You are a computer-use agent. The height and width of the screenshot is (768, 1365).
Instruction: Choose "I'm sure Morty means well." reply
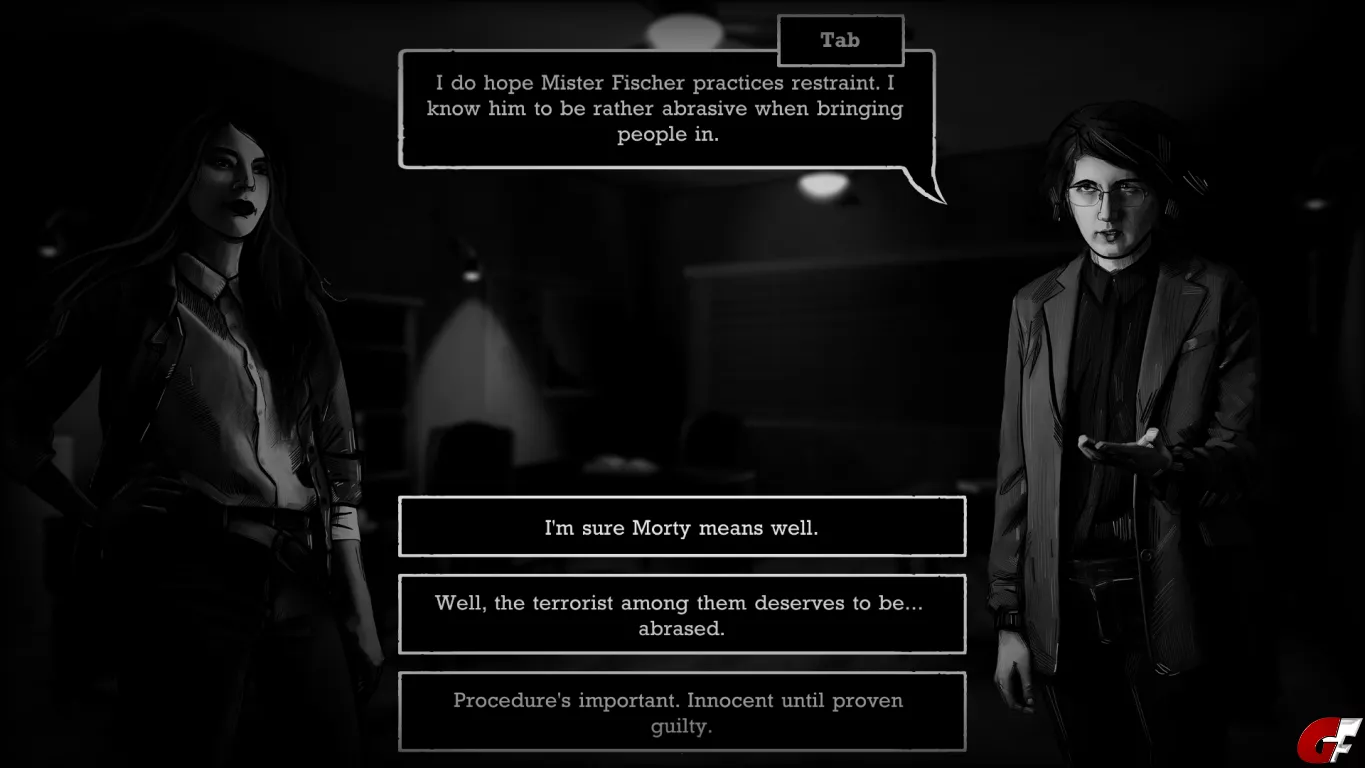coord(682,527)
